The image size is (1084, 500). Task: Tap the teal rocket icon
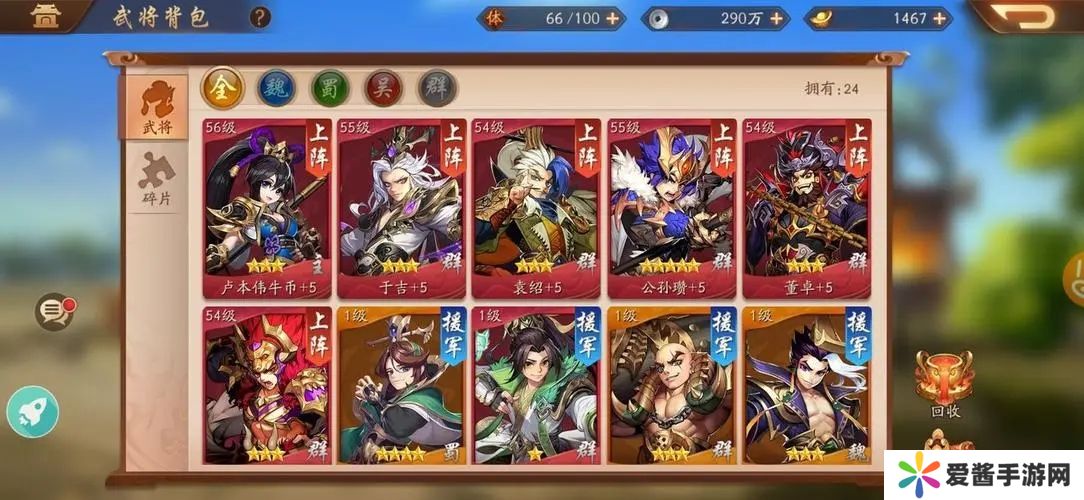point(32,412)
